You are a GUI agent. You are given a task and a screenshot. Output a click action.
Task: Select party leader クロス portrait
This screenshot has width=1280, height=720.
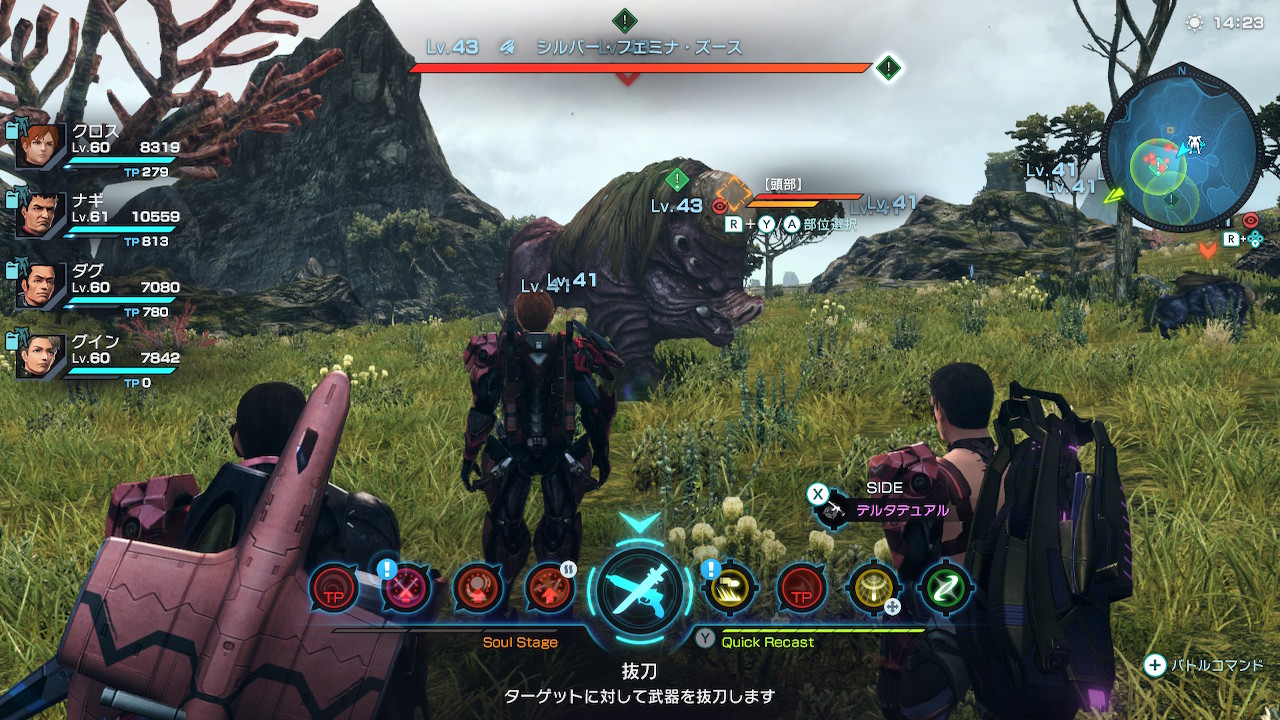click(41, 146)
